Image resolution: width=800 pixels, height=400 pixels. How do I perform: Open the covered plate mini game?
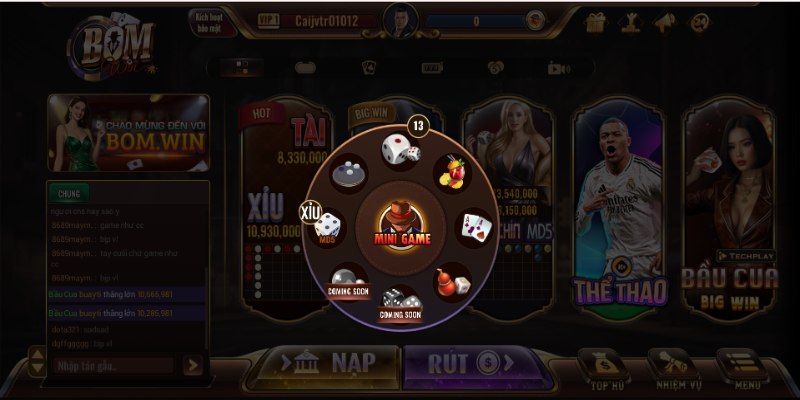[349, 172]
